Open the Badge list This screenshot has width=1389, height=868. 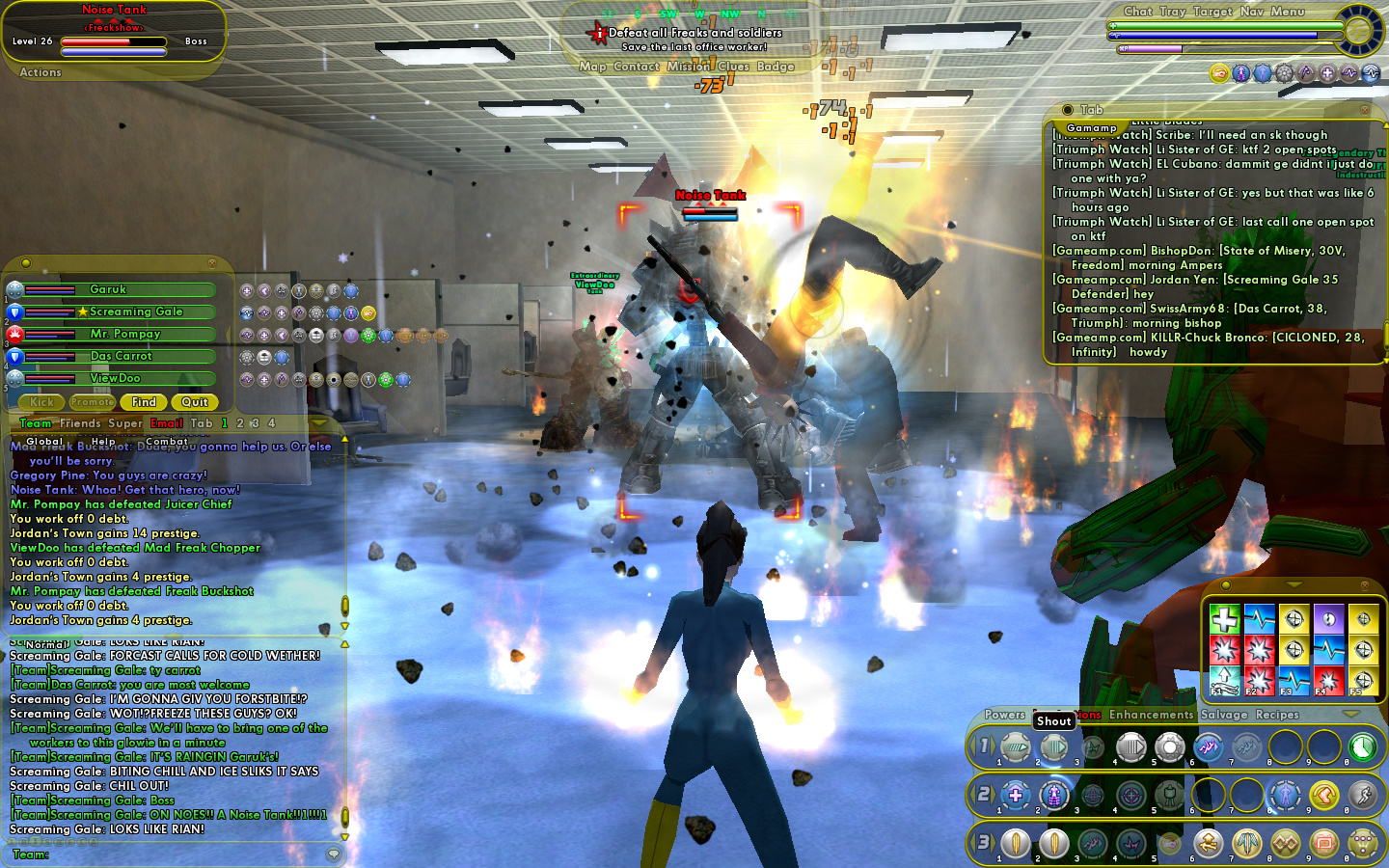coord(776,67)
